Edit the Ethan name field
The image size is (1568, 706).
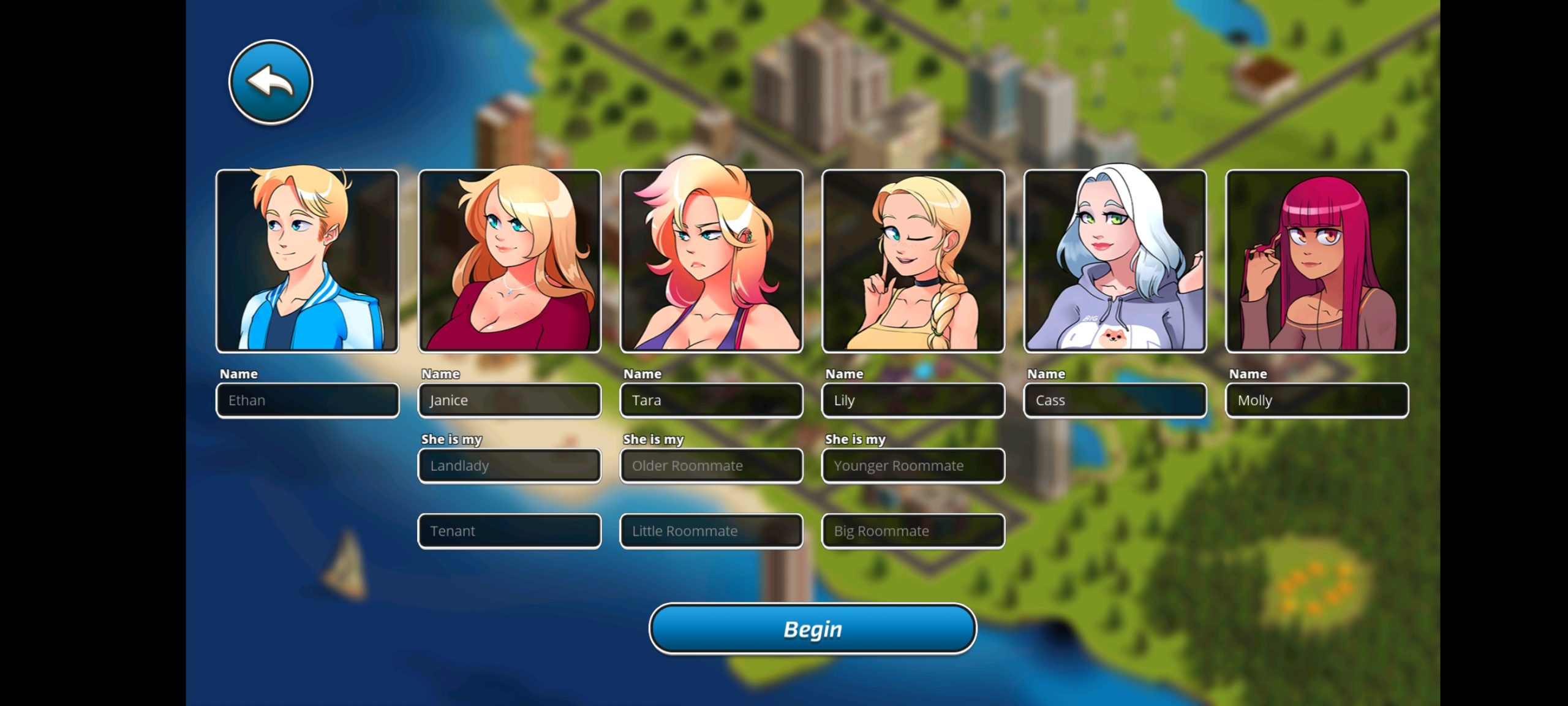tap(307, 401)
